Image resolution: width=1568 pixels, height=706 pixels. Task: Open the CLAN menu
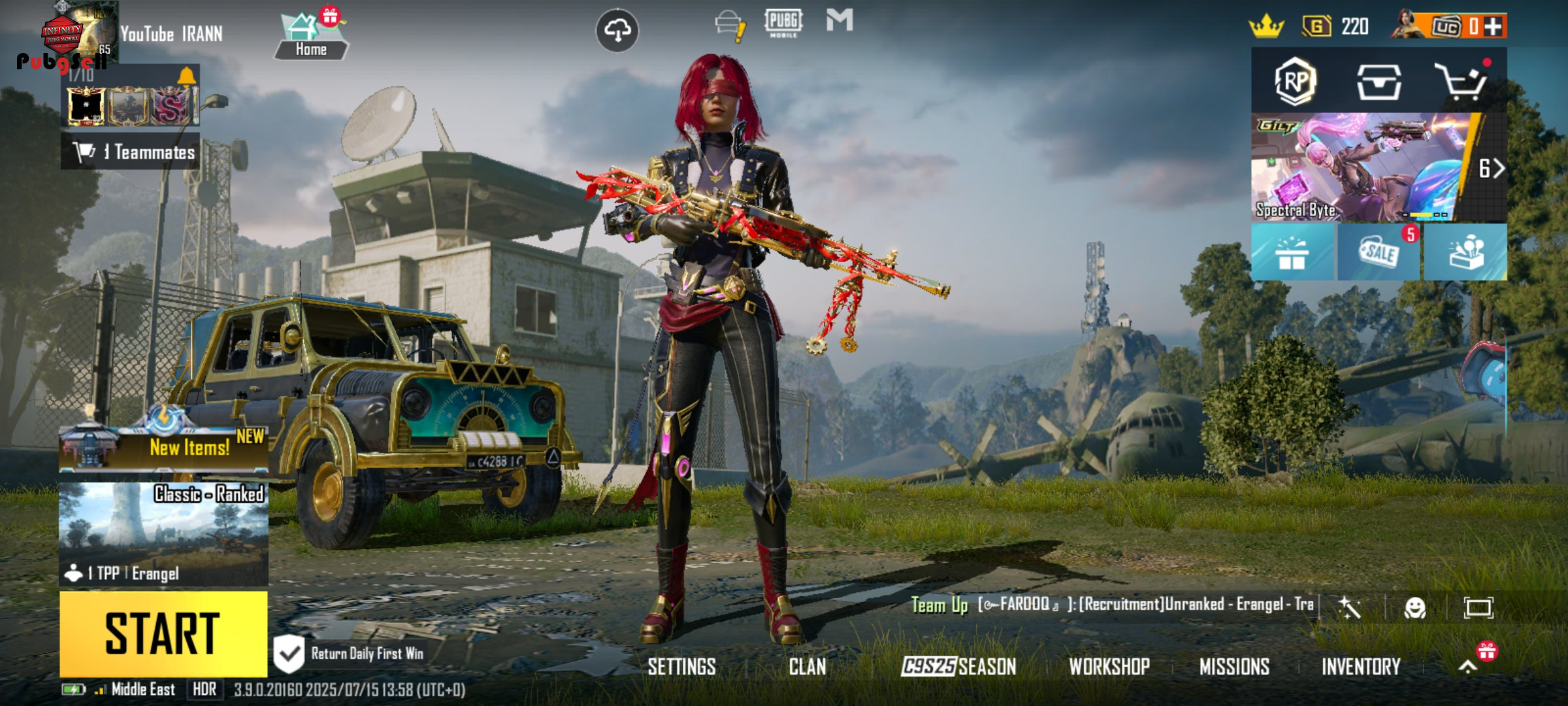click(x=807, y=667)
